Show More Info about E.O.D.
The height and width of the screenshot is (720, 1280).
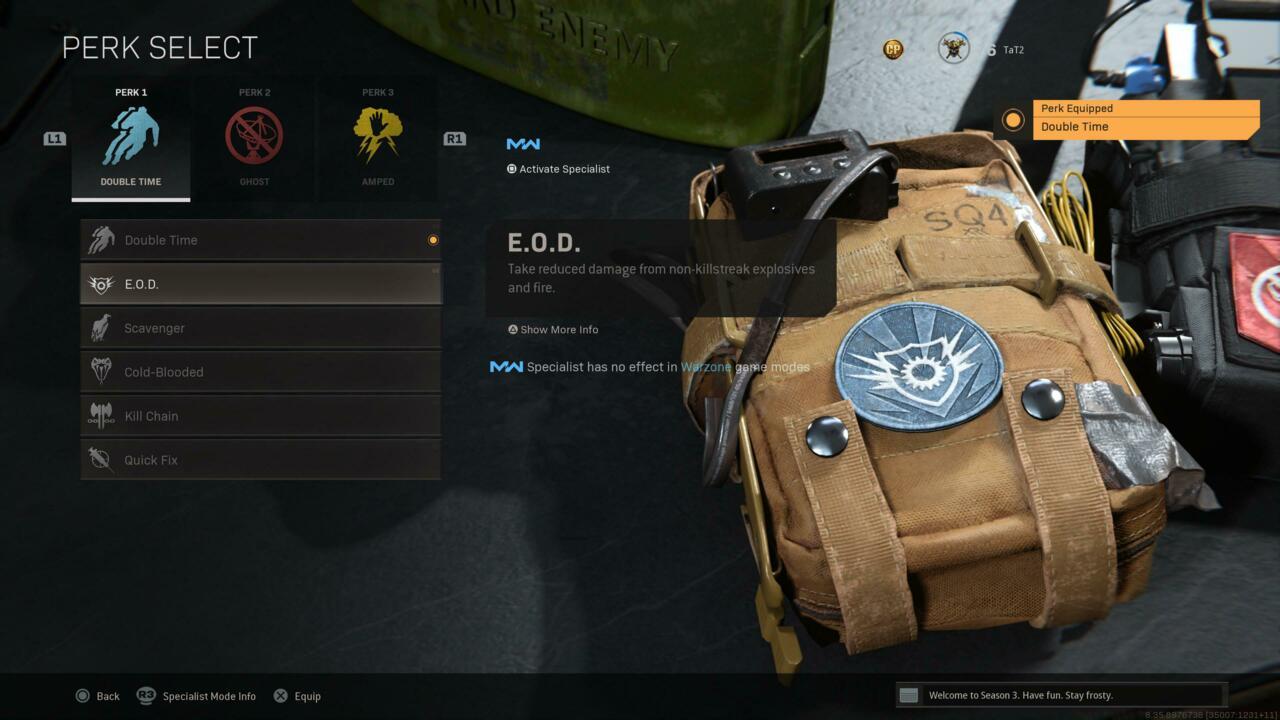pos(553,330)
